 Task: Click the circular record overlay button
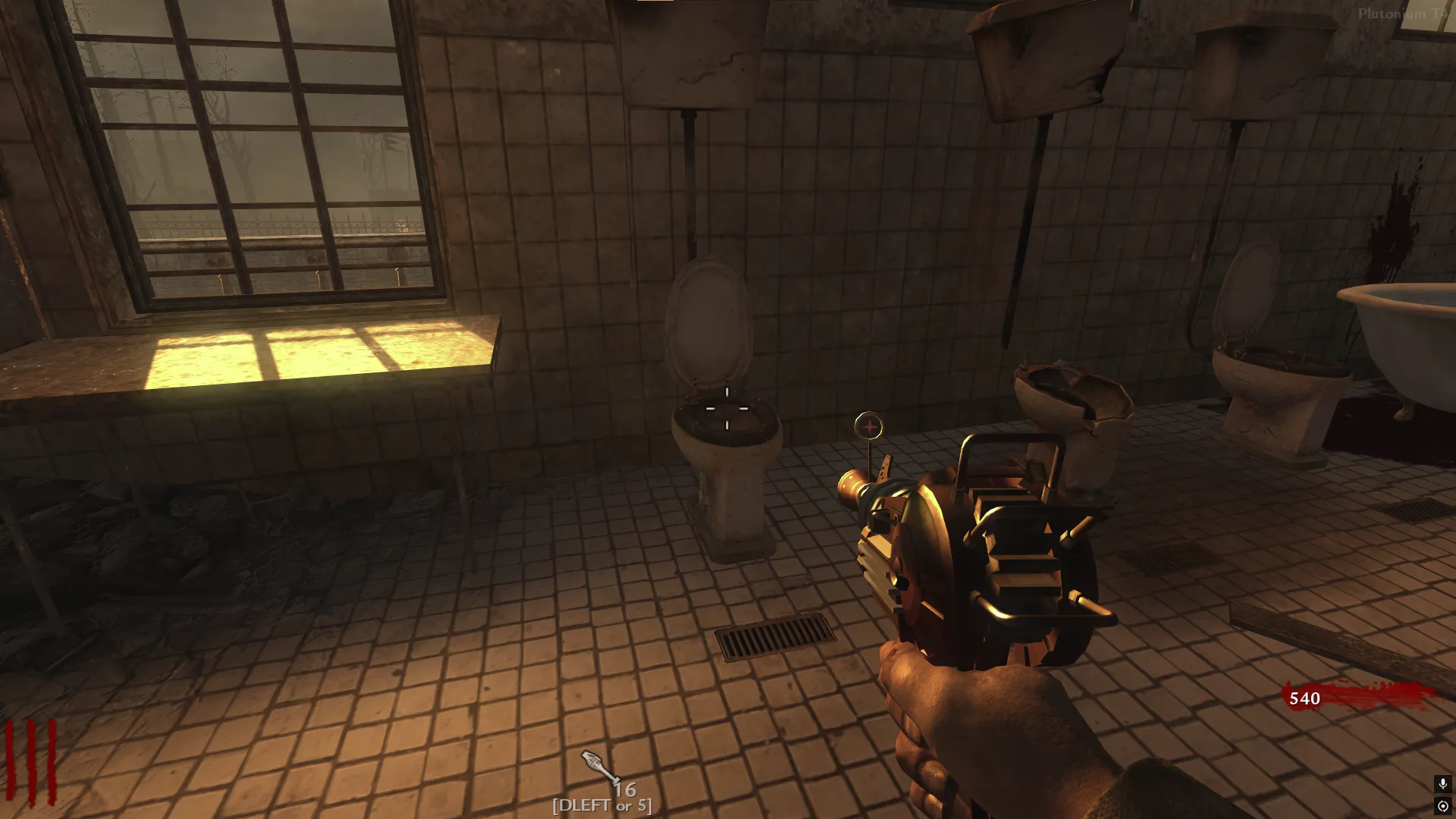pos(1442,805)
